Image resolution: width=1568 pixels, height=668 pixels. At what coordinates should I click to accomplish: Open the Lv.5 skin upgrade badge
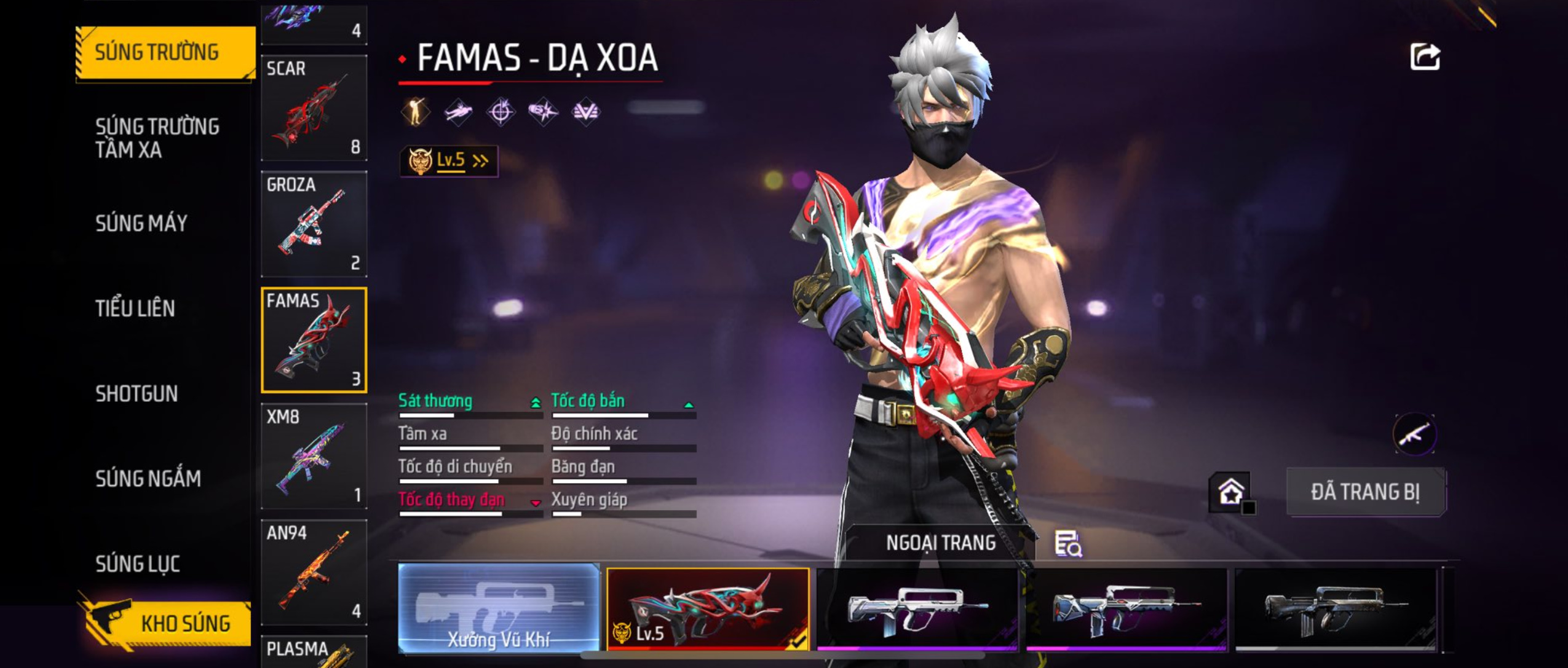tap(449, 162)
